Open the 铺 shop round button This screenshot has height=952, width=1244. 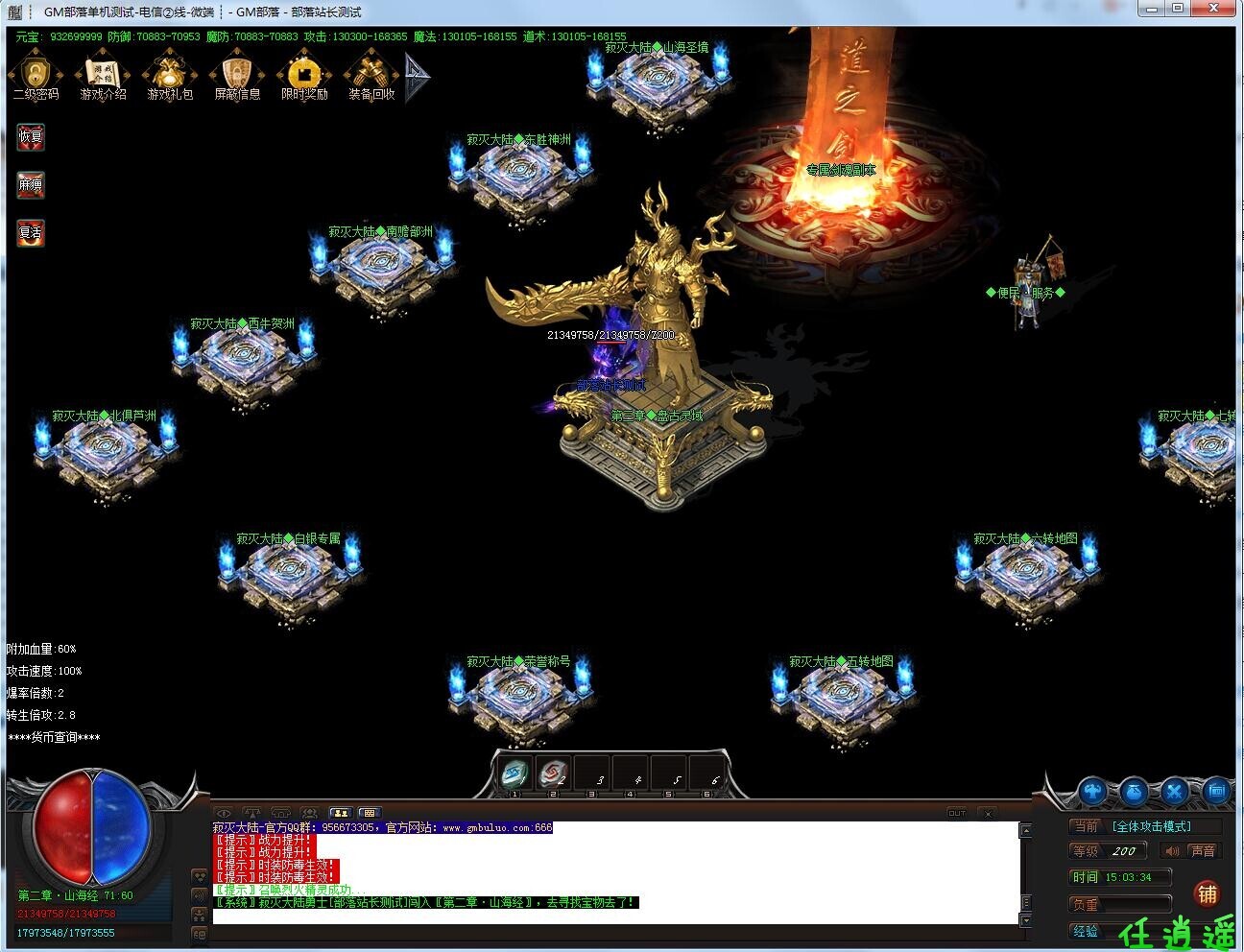coord(1207,894)
